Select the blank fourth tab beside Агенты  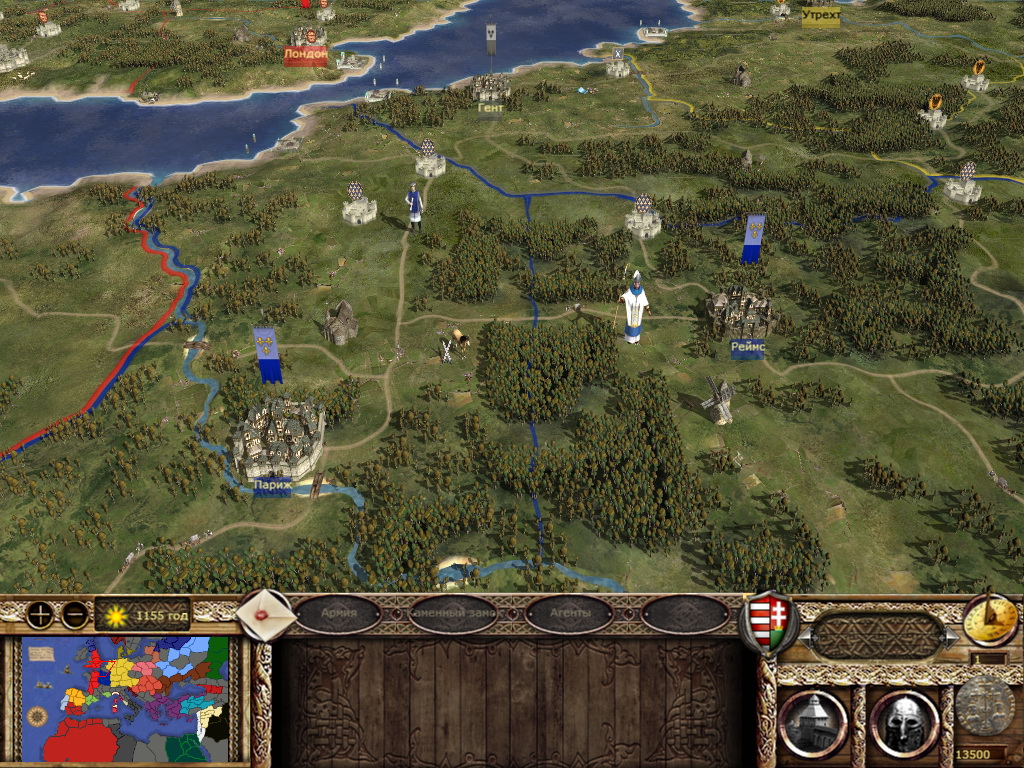685,614
